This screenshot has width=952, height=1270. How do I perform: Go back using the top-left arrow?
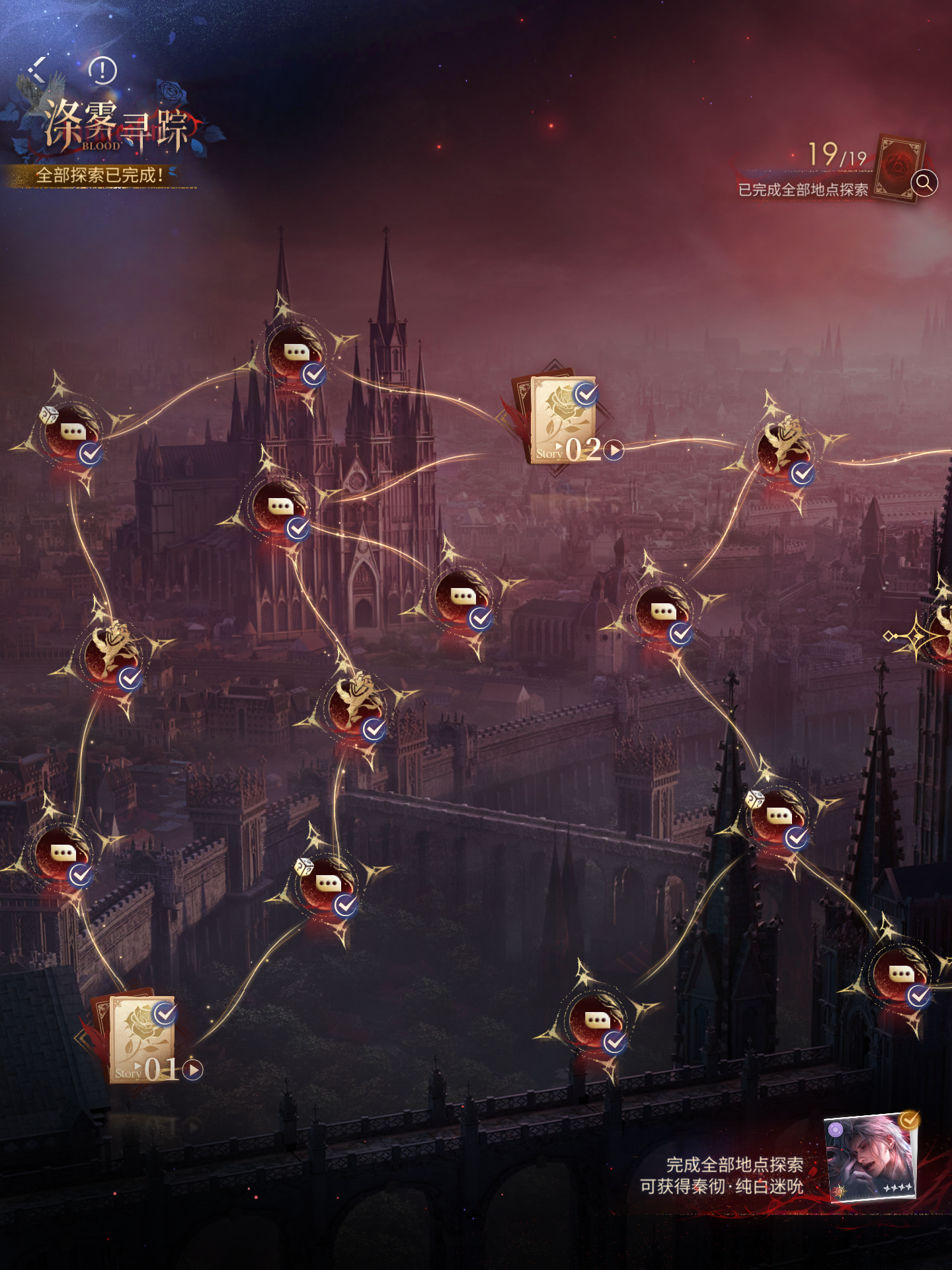click(x=38, y=69)
